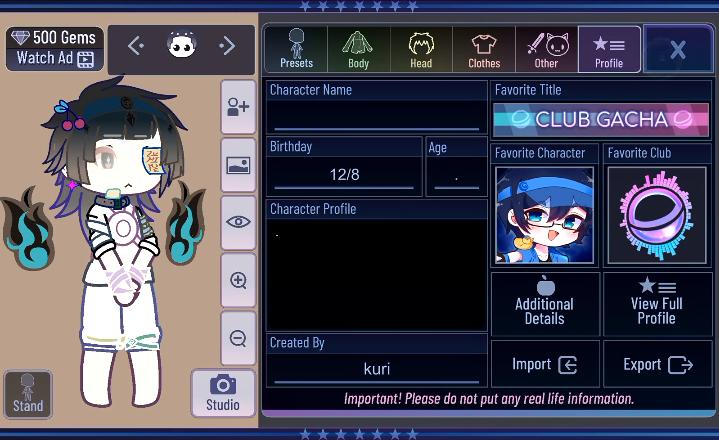Switch to the Presets tab
719x440 pixels.
pyautogui.click(x=296, y=49)
